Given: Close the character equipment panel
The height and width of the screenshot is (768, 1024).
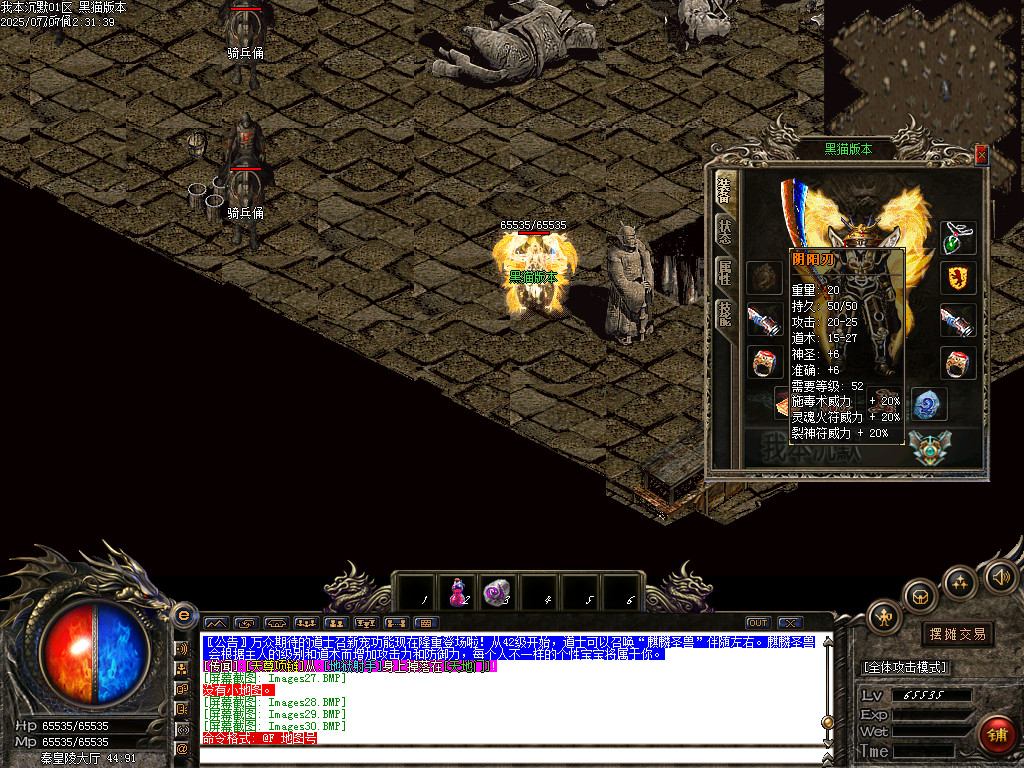Looking at the screenshot, I should click(981, 154).
